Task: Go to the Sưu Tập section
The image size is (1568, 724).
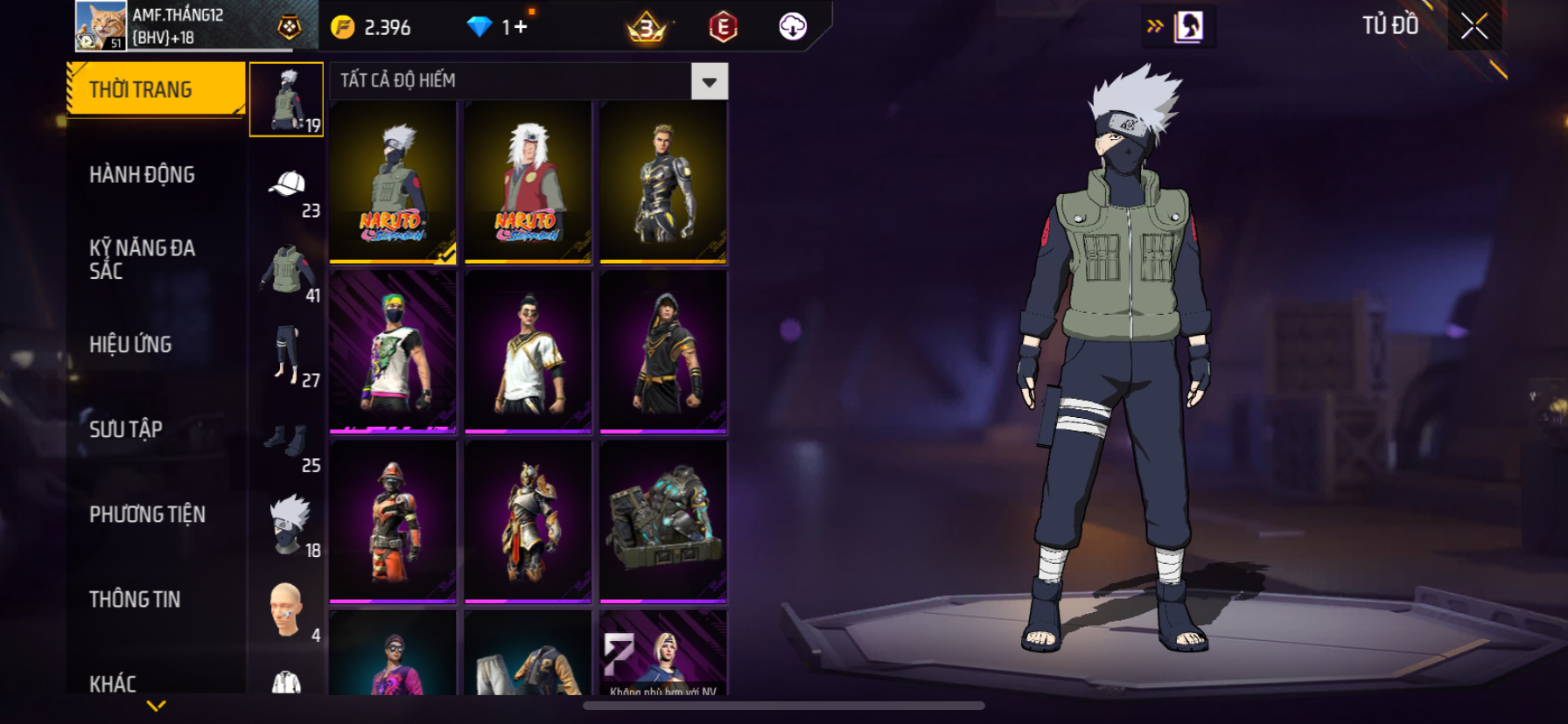Action: tap(126, 429)
